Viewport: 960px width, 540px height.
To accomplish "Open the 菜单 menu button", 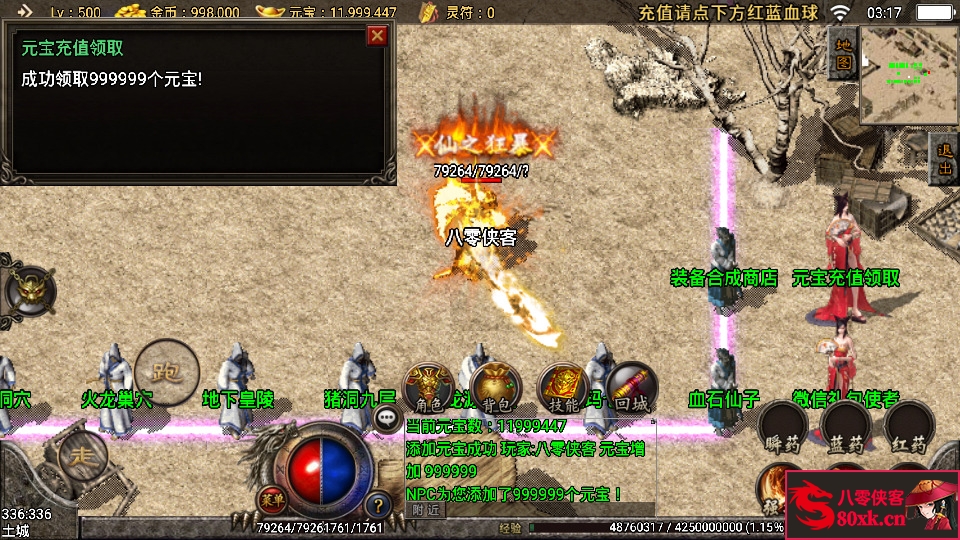I will tap(271, 497).
